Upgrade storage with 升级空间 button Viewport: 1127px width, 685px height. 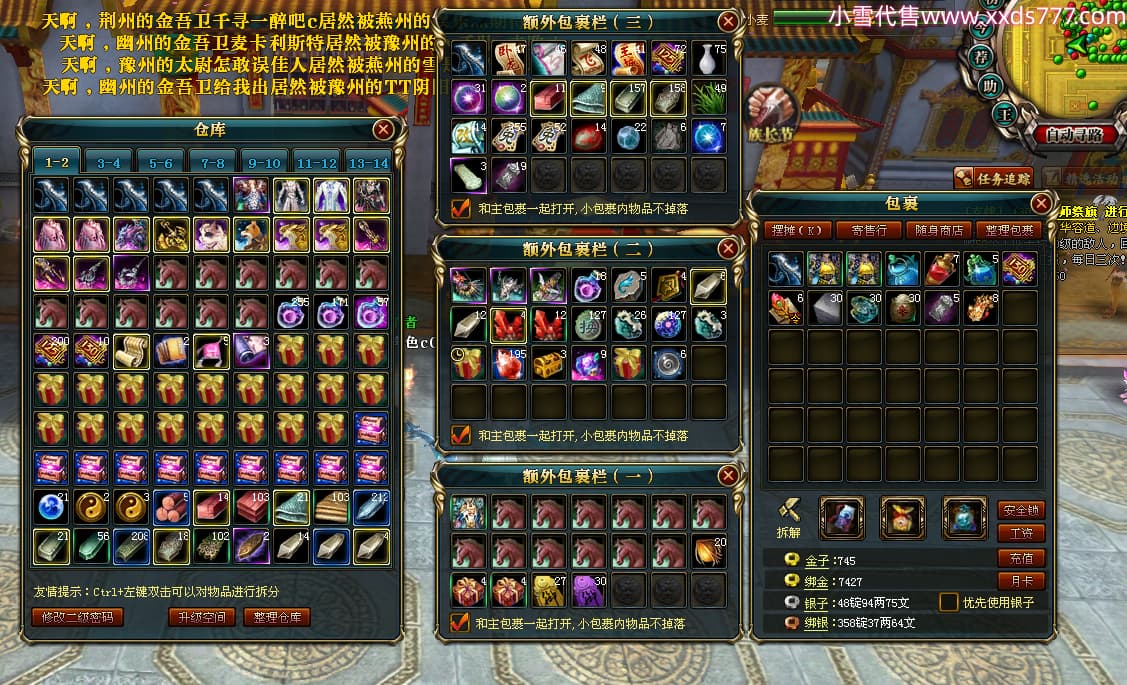[x=203, y=617]
